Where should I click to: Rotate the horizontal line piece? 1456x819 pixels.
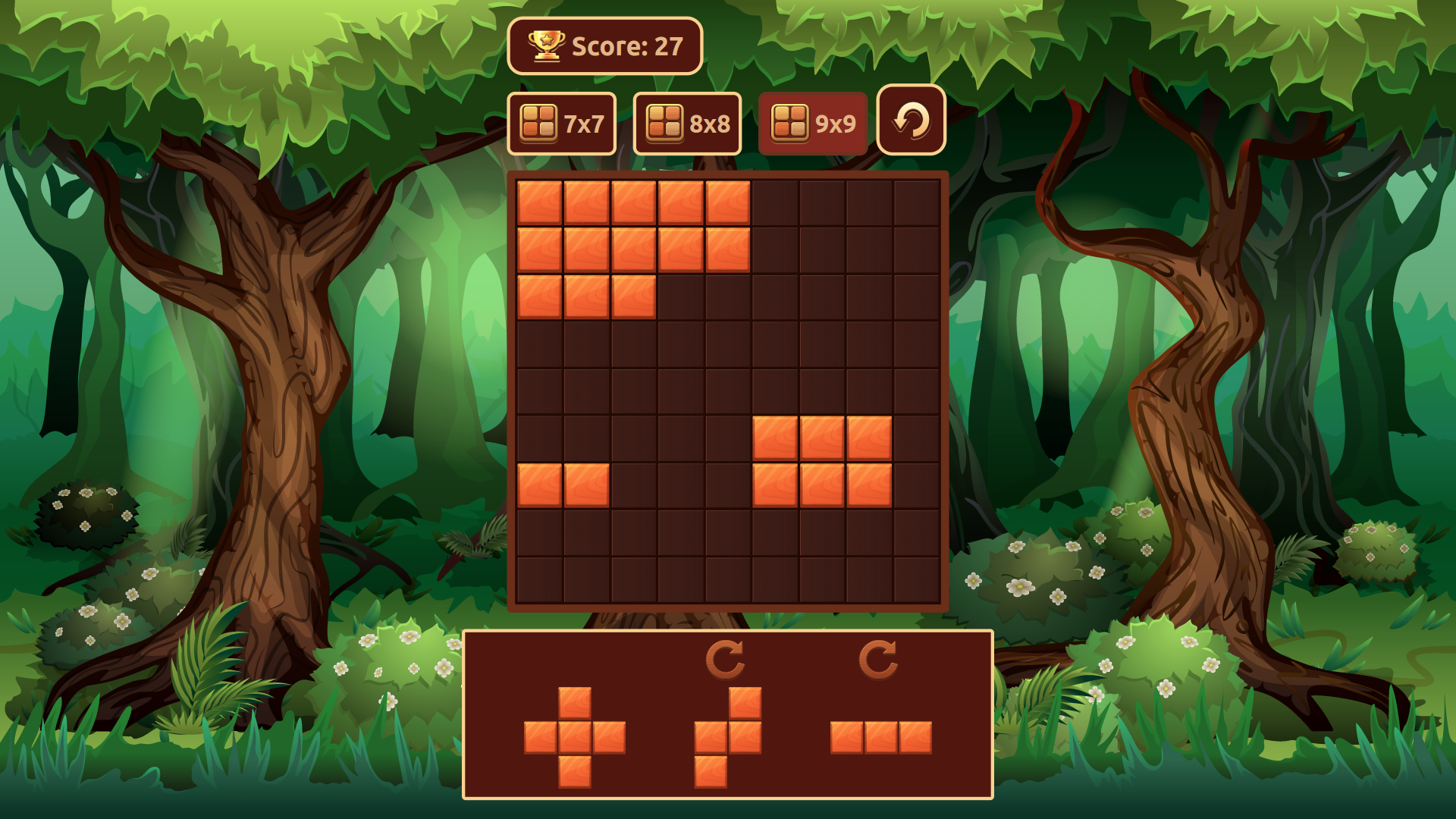(x=877, y=657)
